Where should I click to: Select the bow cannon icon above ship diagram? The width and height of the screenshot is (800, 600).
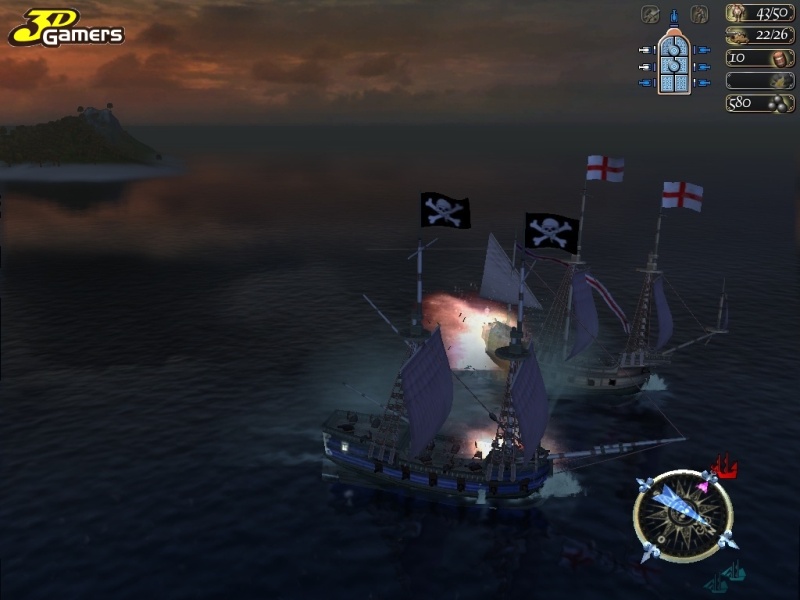click(x=674, y=15)
